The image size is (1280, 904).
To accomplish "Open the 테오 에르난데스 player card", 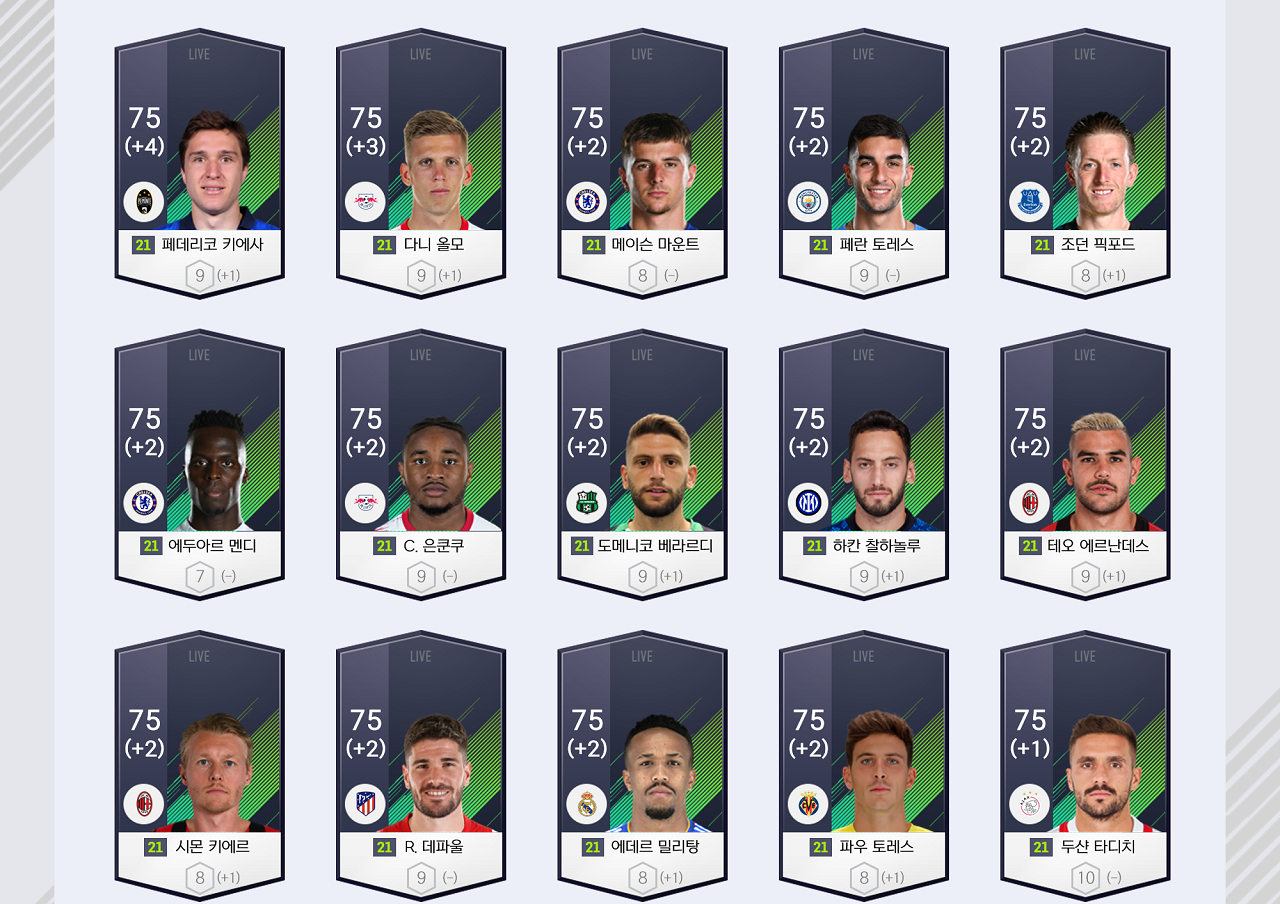I will tap(1085, 466).
